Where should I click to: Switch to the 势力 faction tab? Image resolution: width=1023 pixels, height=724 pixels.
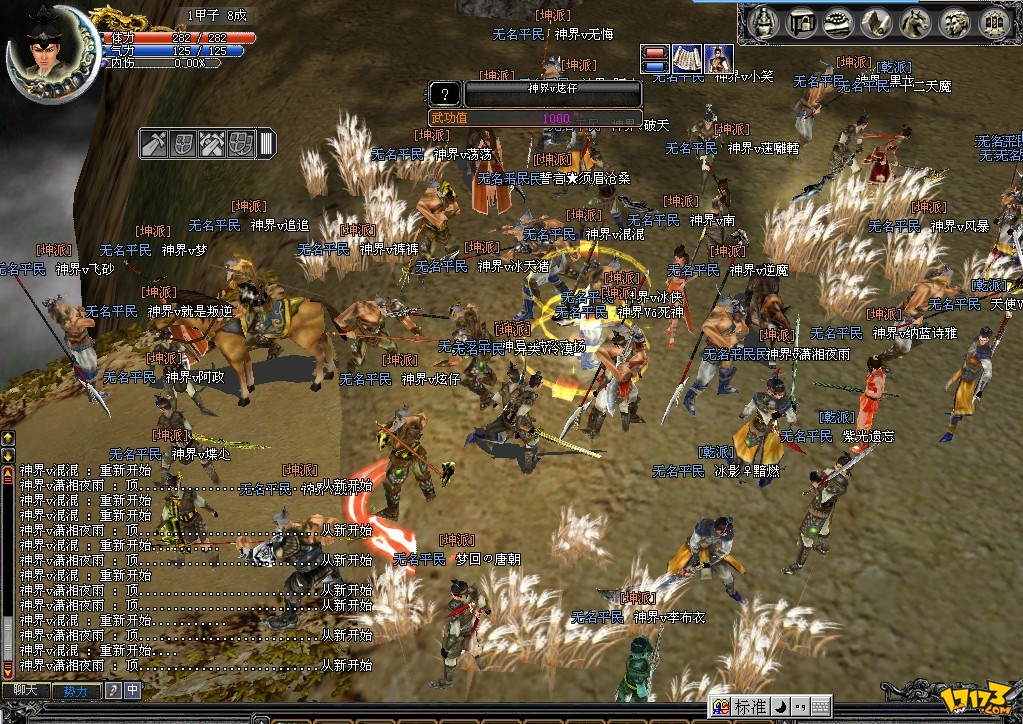pyautogui.click(x=75, y=690)
